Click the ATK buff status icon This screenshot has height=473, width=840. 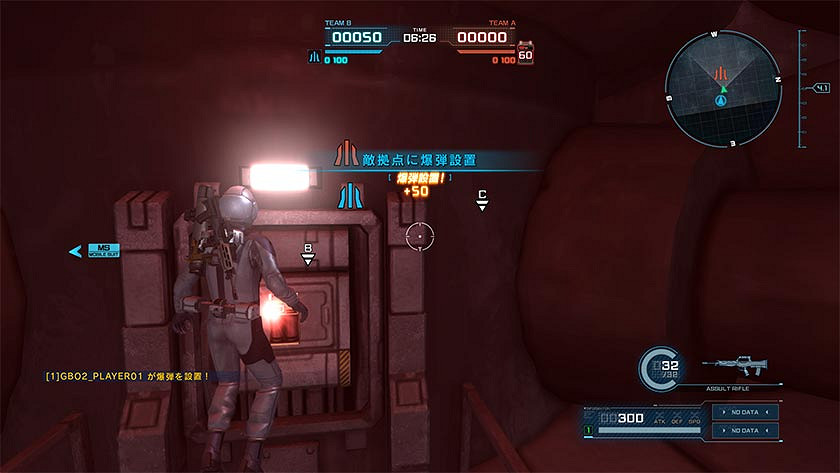[x=659, y=415]
